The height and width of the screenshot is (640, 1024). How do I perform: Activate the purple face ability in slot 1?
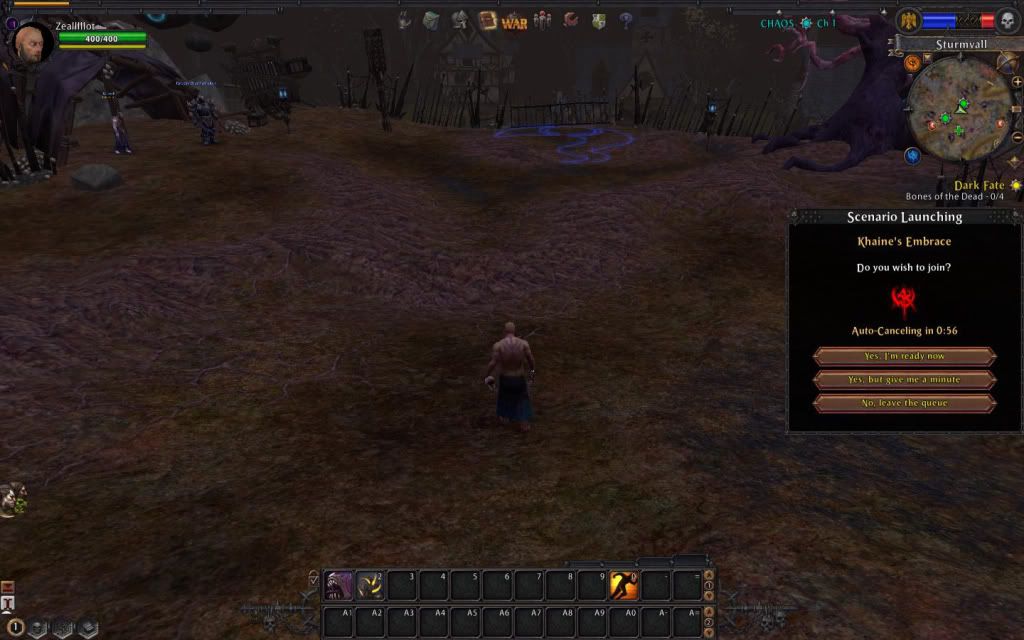339,585
